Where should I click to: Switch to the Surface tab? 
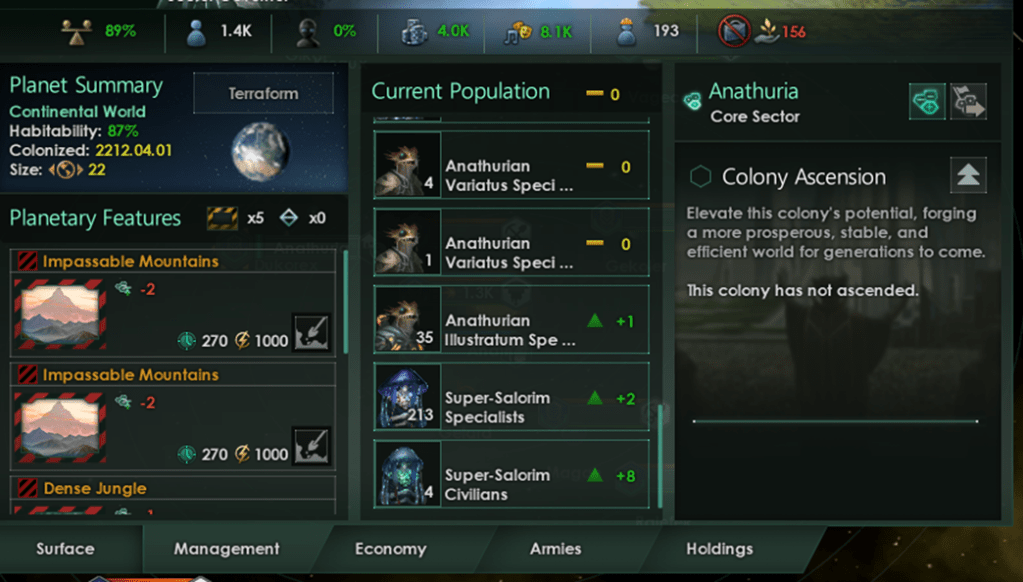[x=65, y=549]
